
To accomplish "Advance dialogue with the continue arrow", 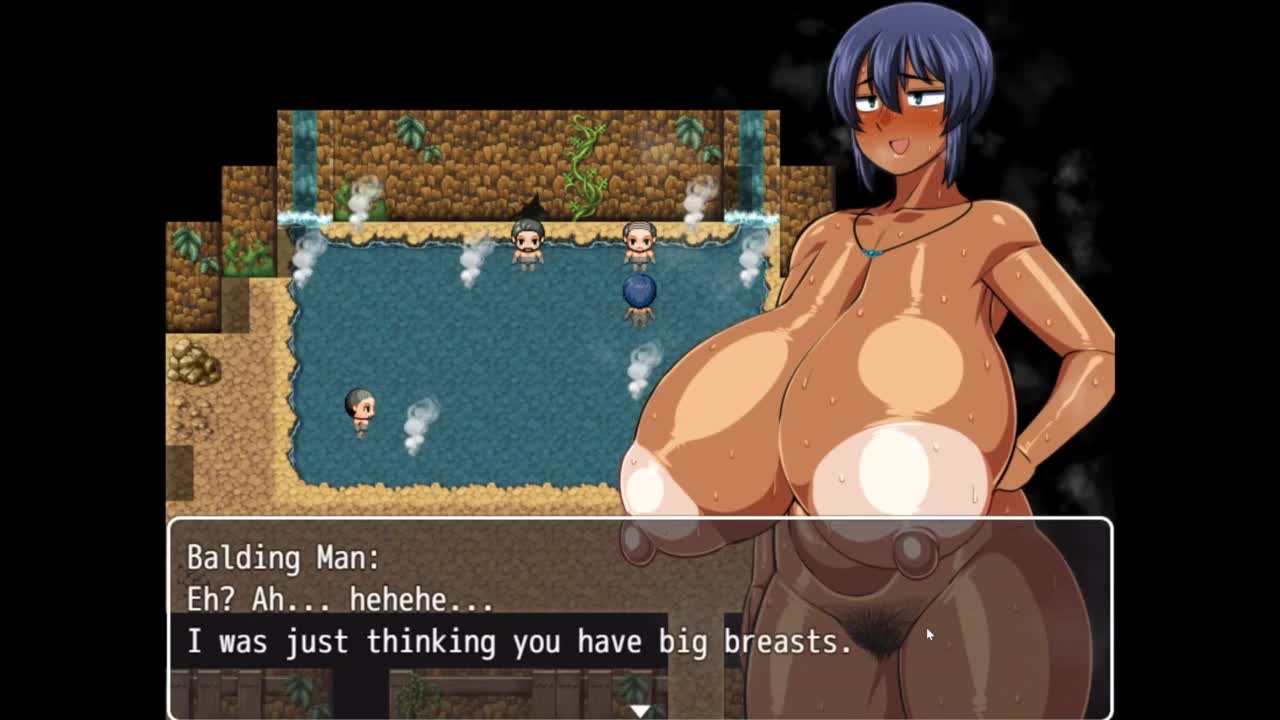I will coord(640,710).
